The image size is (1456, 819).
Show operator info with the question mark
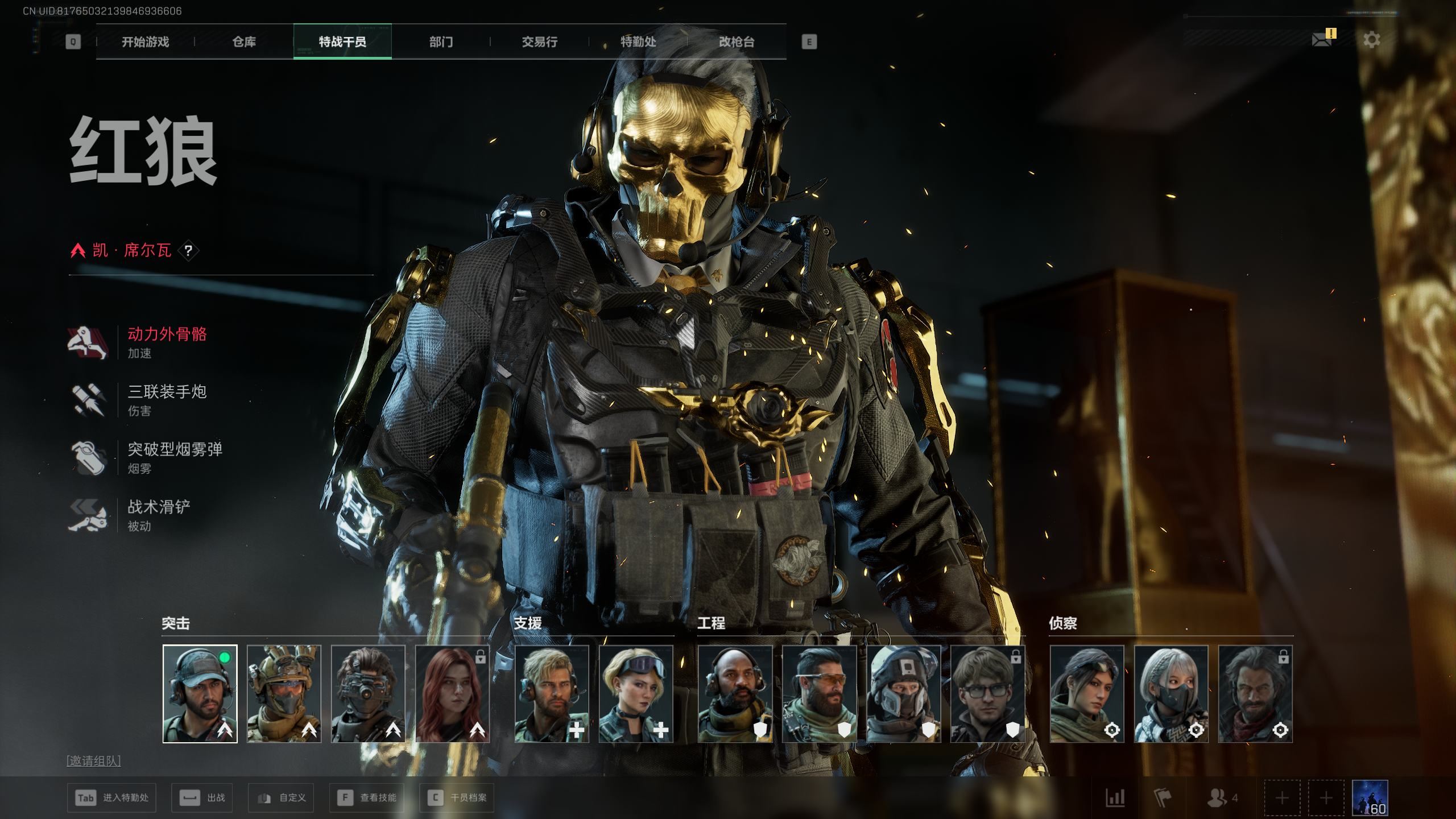tap(188, 250)
